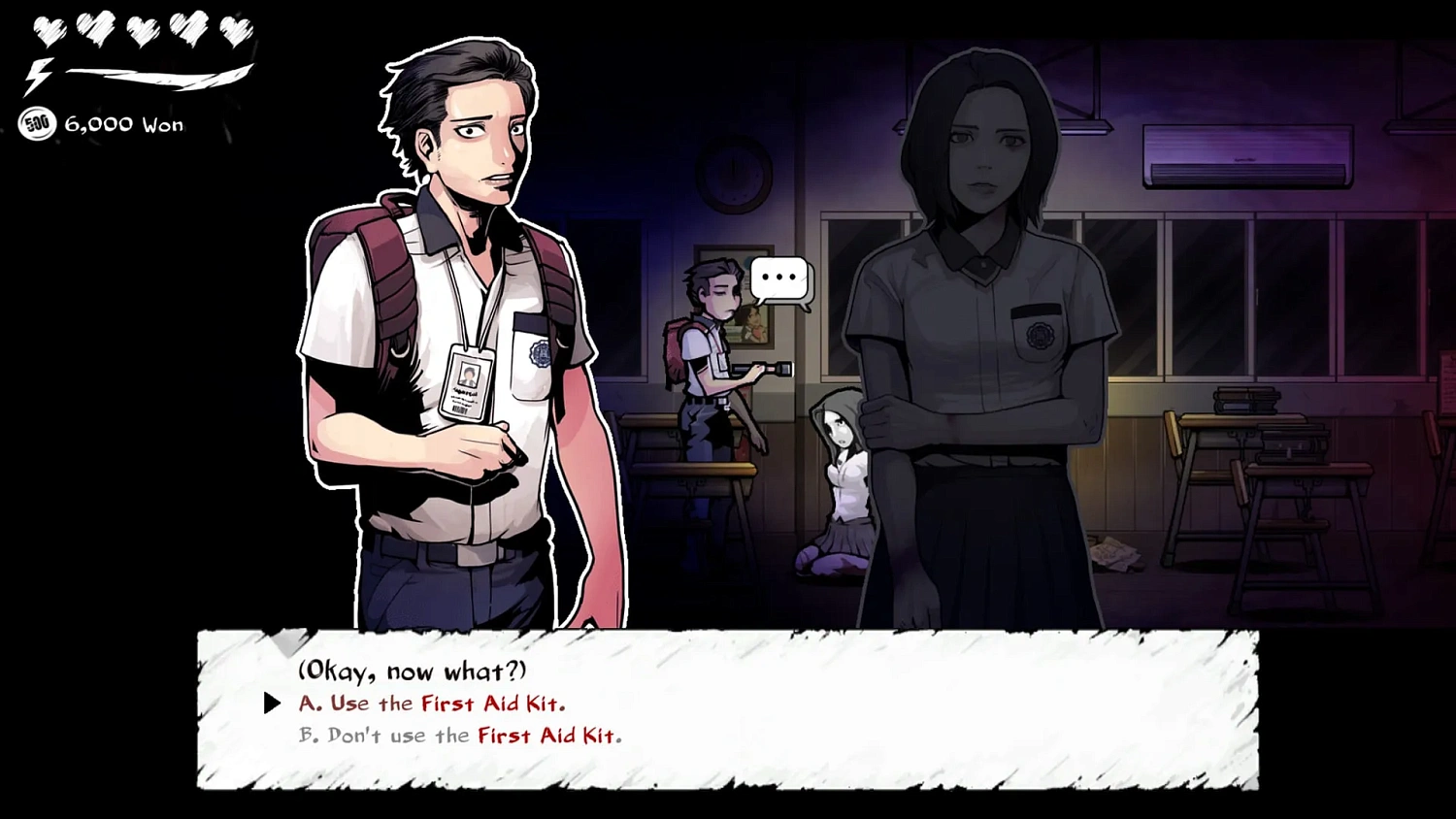
Task: Click the selection arrow beside option A
Action: [271, 704]
